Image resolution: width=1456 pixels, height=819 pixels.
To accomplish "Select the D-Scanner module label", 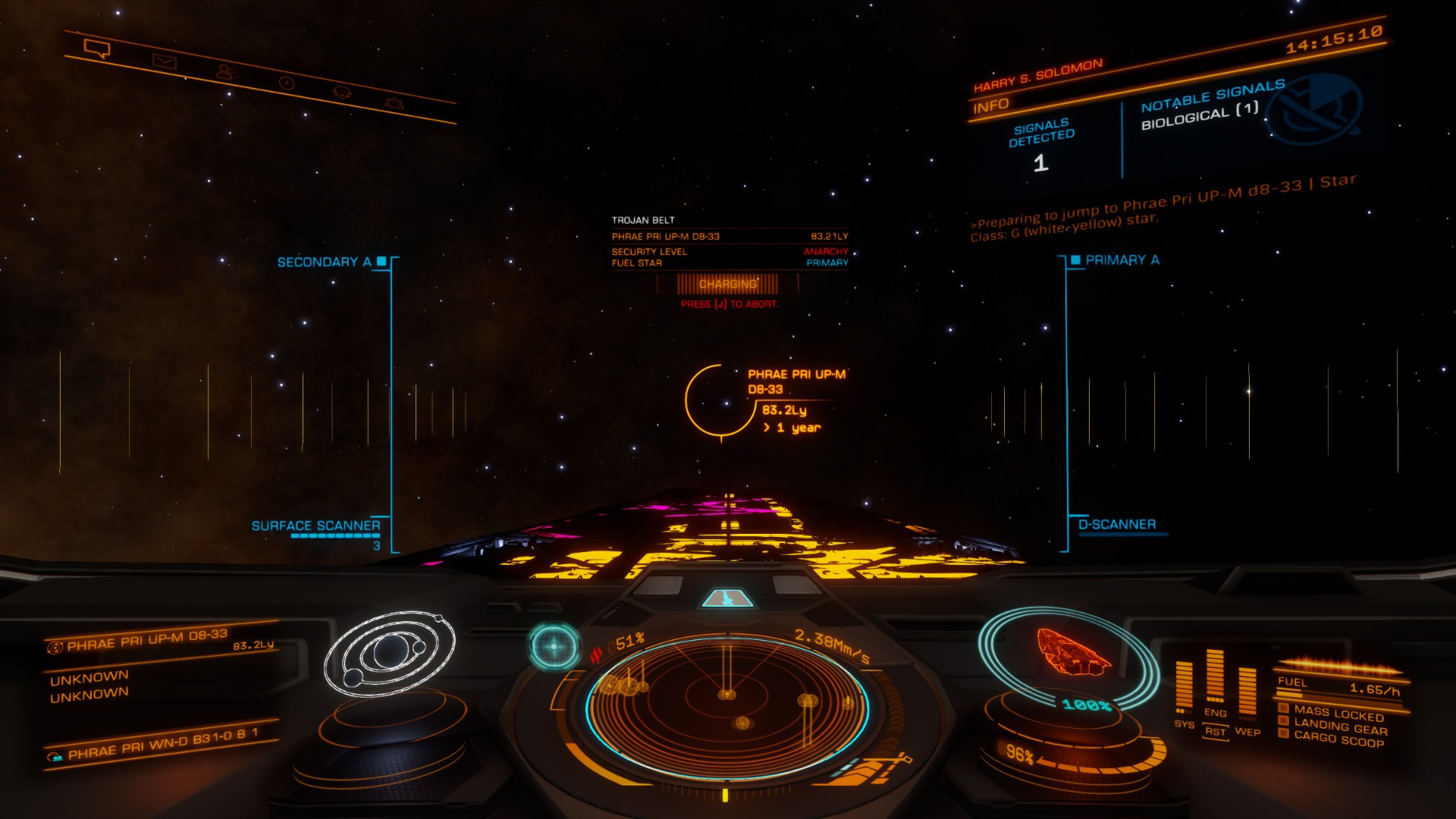I will click(x=1117, y=525).
